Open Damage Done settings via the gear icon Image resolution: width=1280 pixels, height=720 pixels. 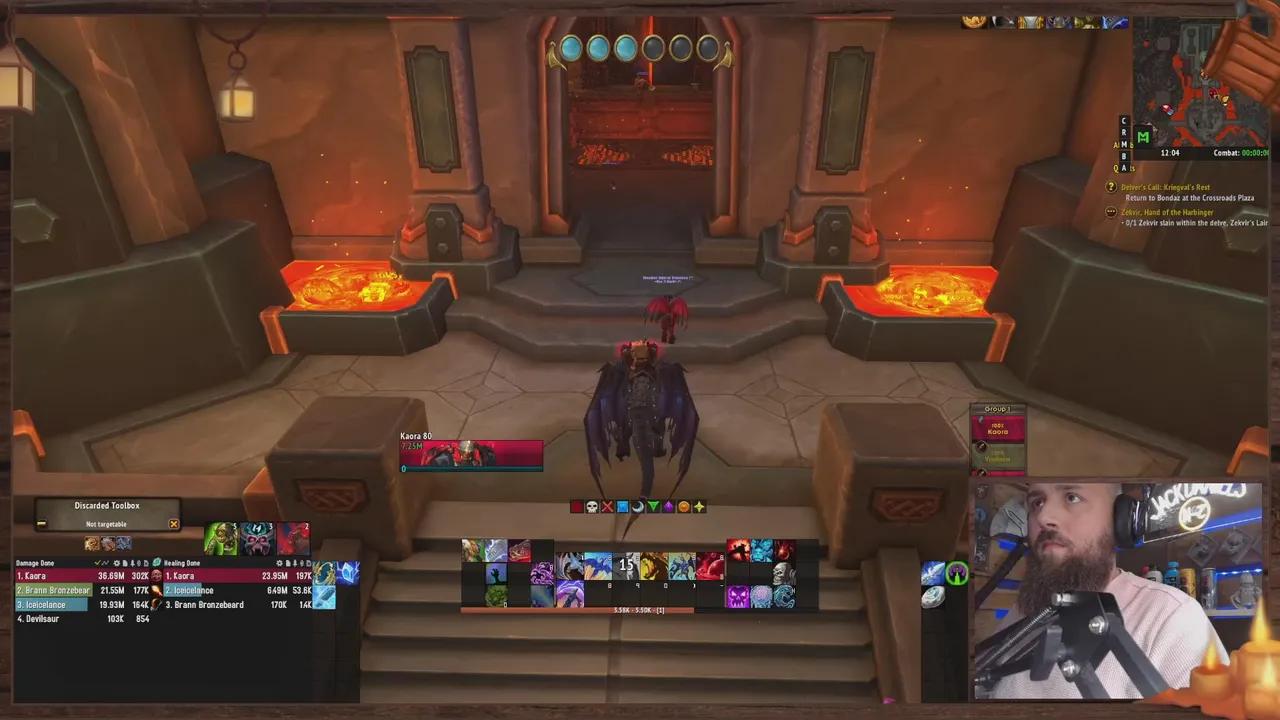tap(118, 562)
